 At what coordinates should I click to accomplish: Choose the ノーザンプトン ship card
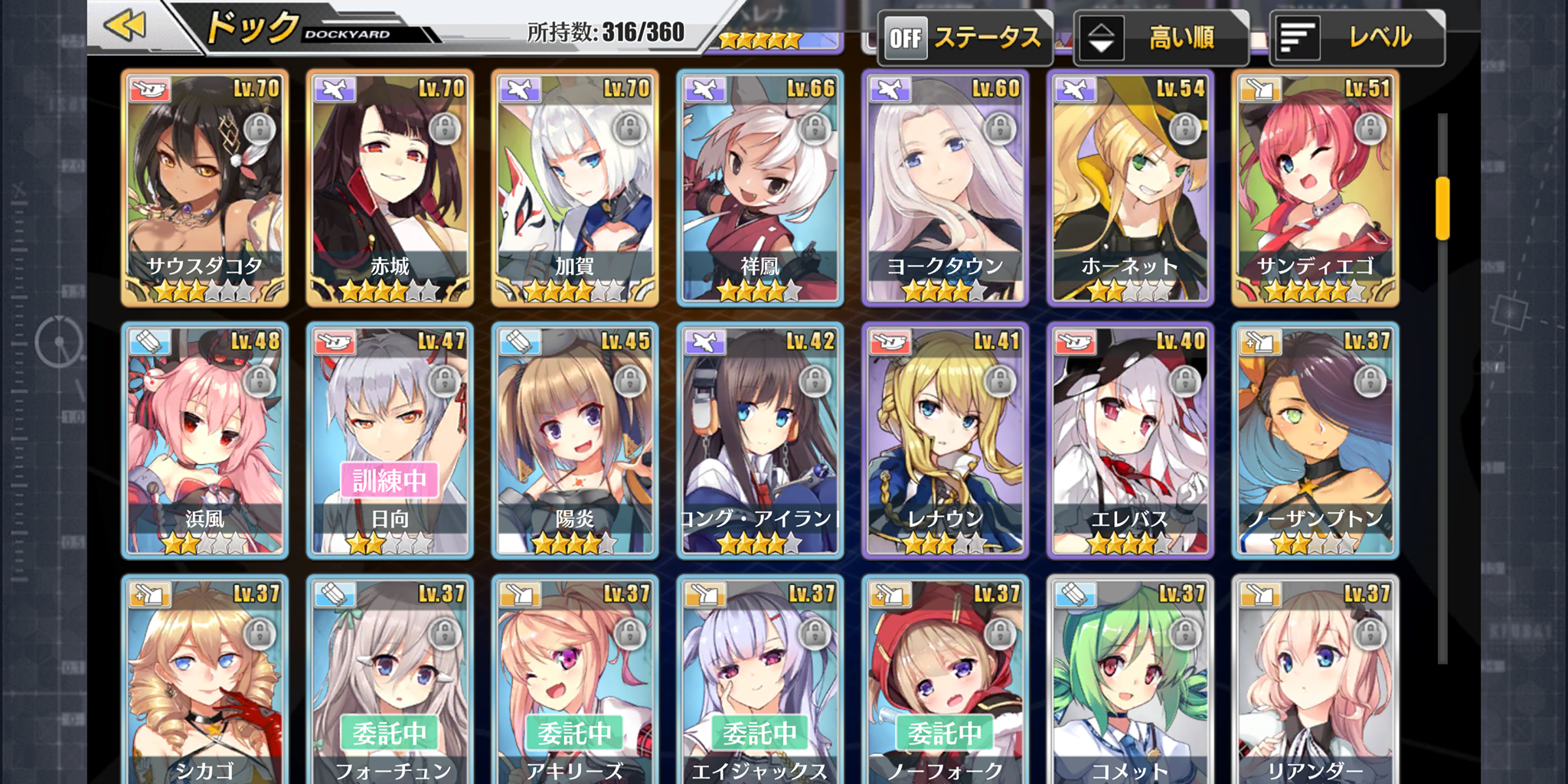point(1315,440)
